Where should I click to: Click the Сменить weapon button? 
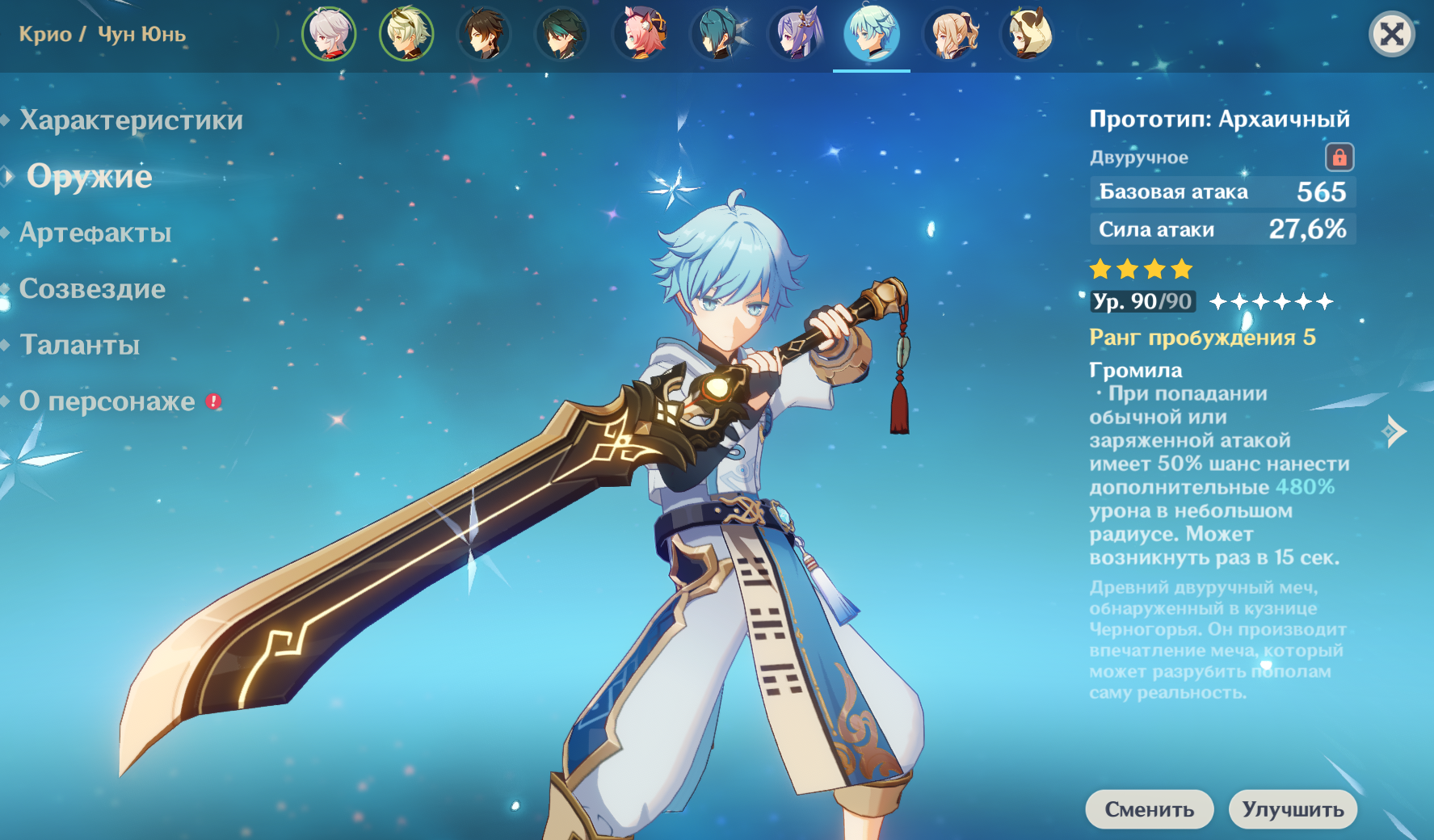coord(1149,809)
